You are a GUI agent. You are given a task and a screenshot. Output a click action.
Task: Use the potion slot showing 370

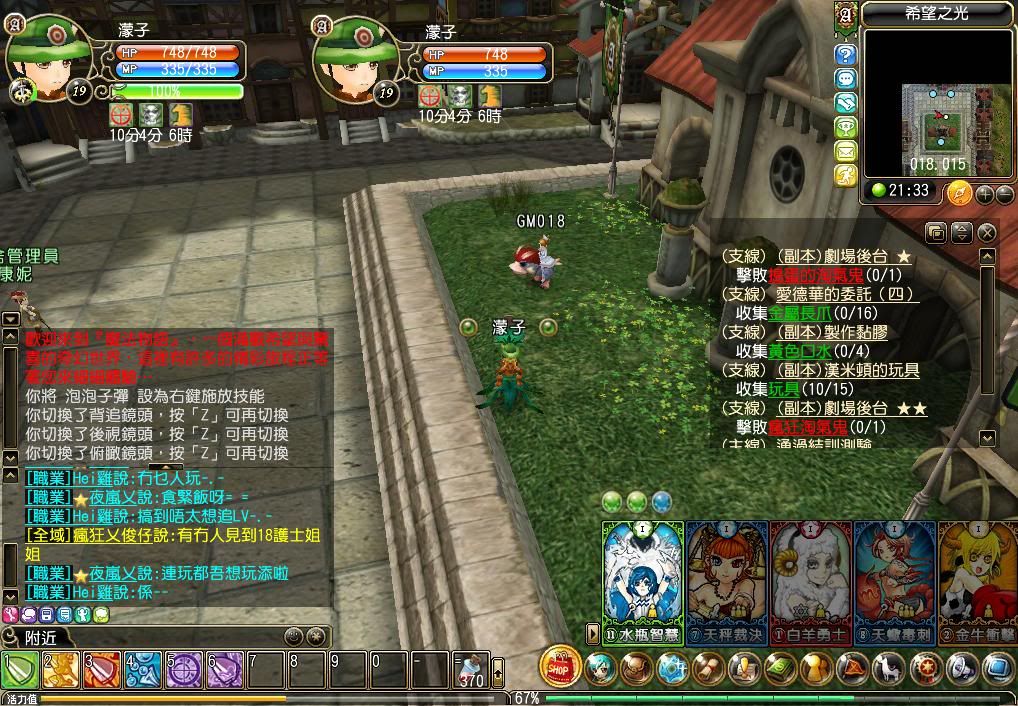471,669
